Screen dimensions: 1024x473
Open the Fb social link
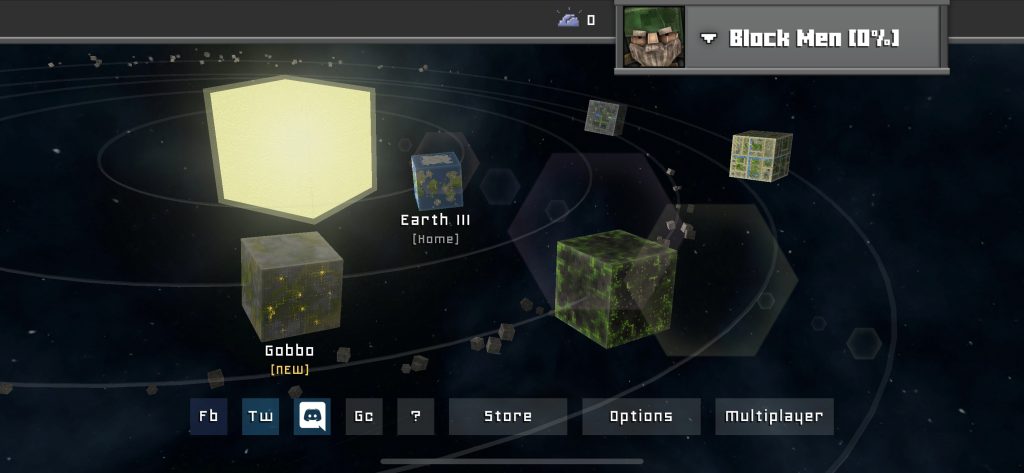point(208,416)
